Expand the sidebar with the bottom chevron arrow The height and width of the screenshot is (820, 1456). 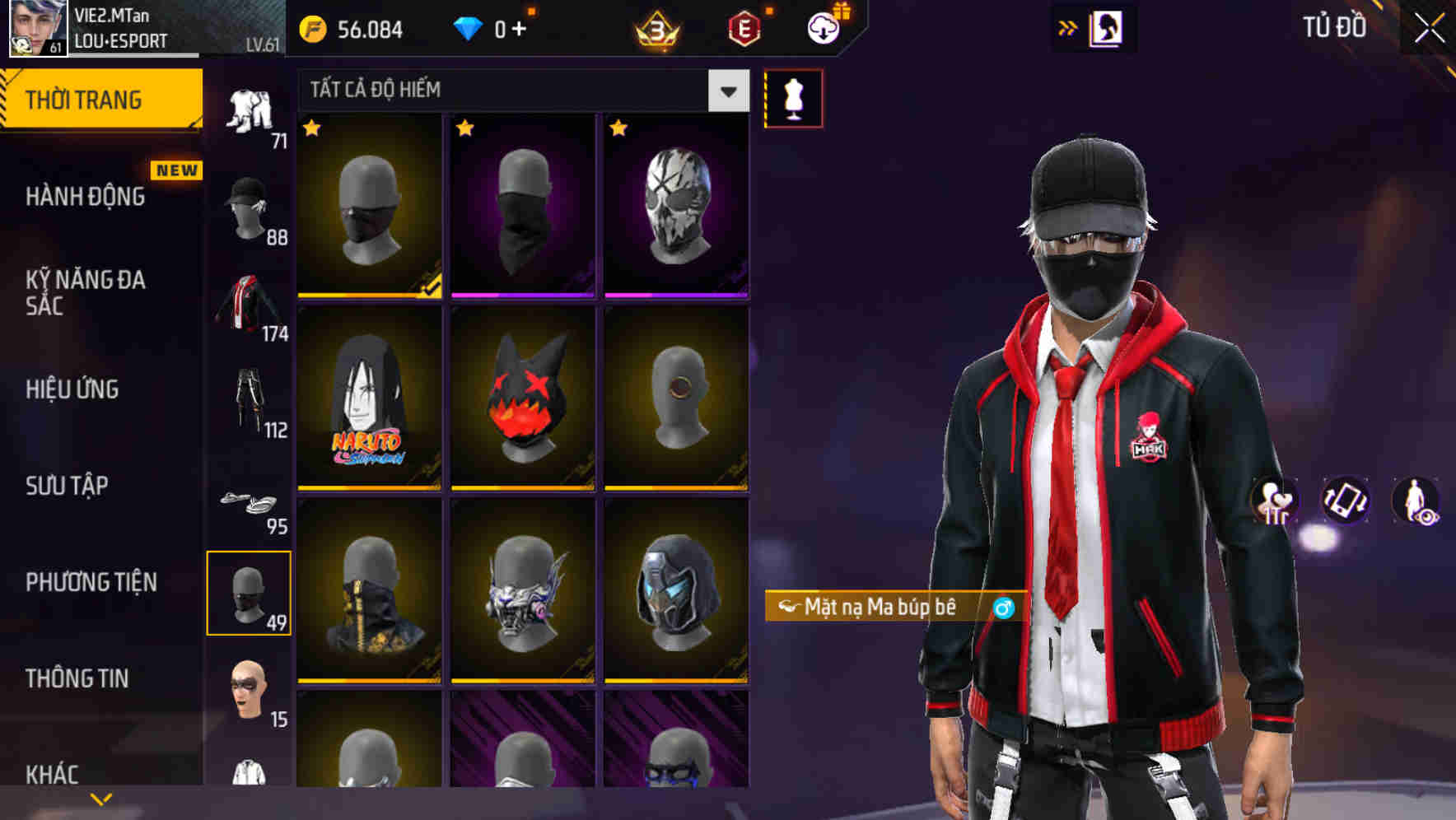tap(100, 799)
